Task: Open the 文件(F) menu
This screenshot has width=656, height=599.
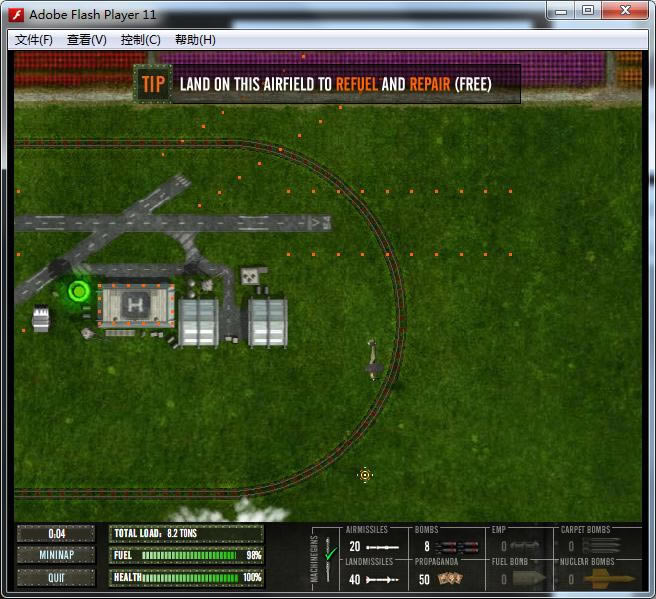Action: point(34,40)
